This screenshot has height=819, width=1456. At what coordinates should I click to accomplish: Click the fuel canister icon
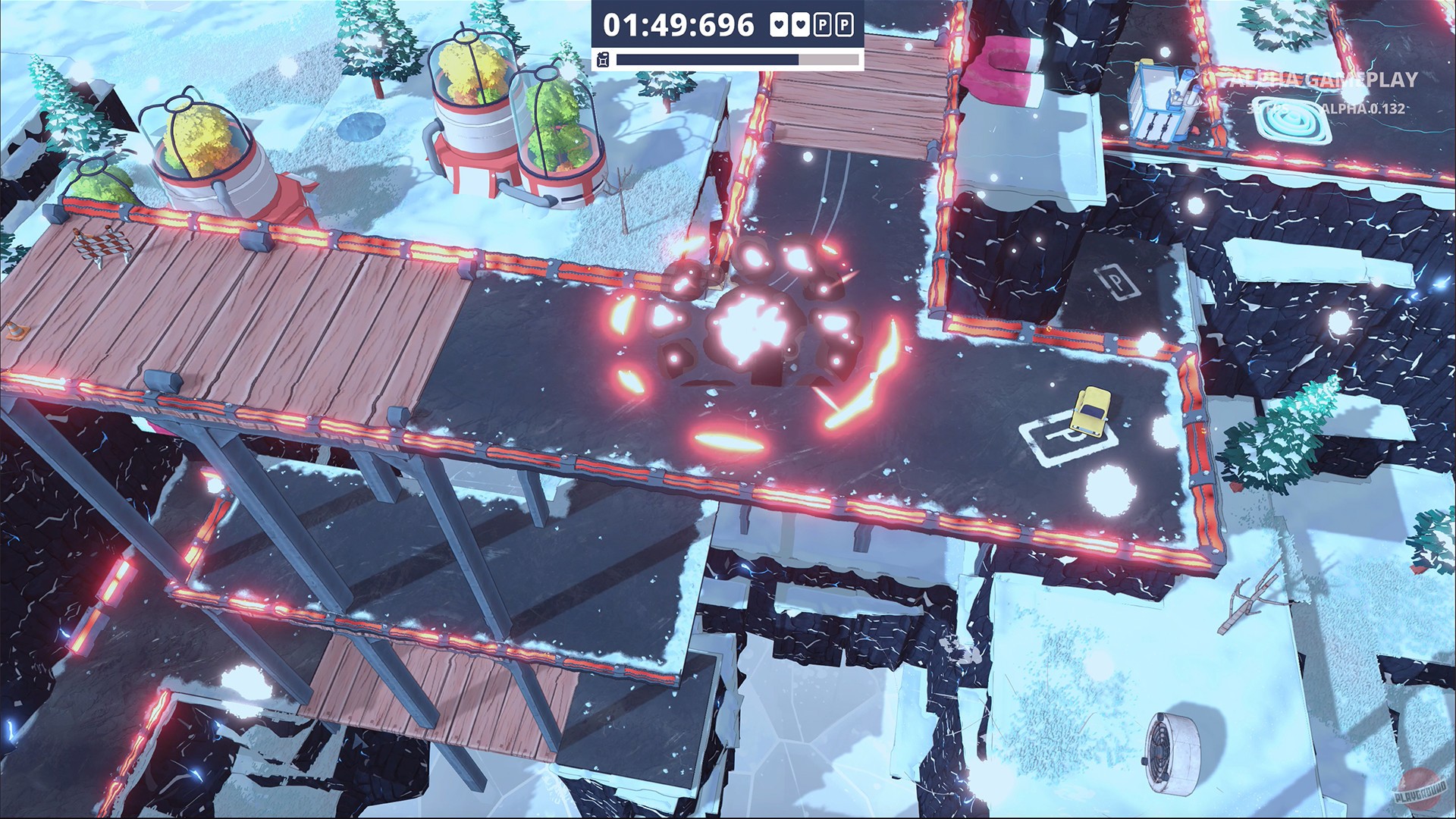coord(603,58)
